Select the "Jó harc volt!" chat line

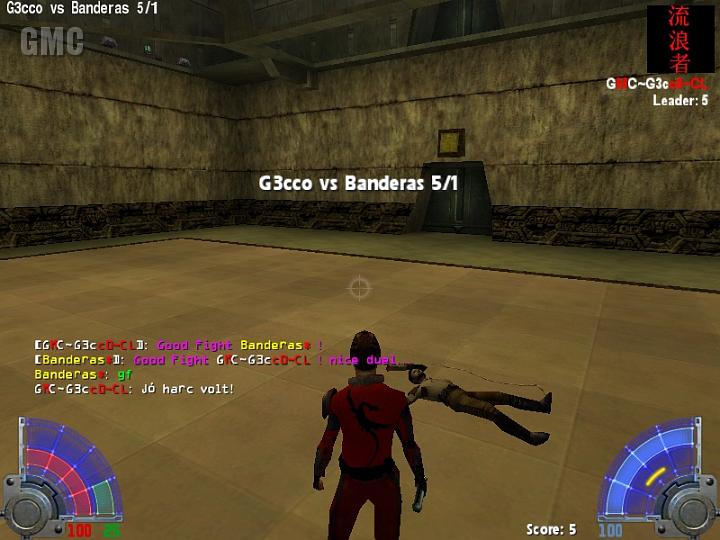coord(134,388)
